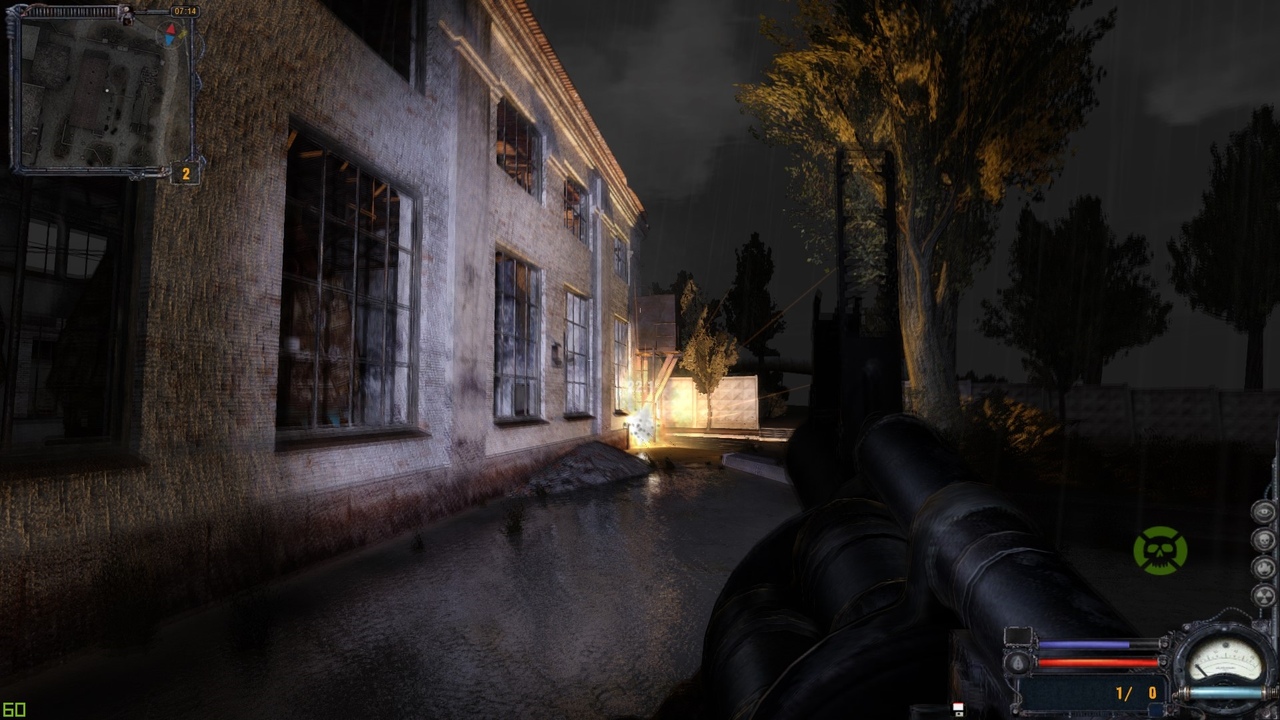Select the radiation trefoil indicator icon

(1265, 597)
